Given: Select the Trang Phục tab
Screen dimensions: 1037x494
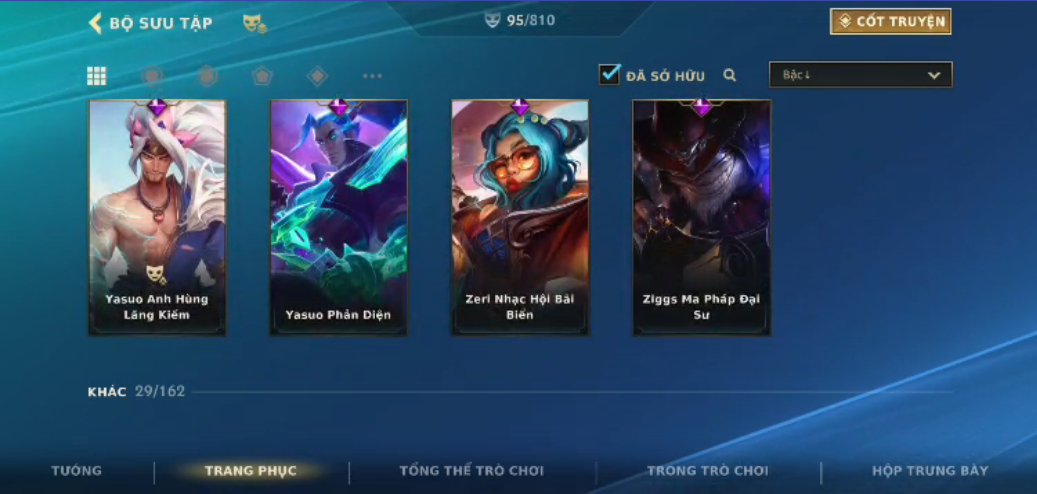Looking at the screenshot, I should pyautogui.click(x=250, y=471).
